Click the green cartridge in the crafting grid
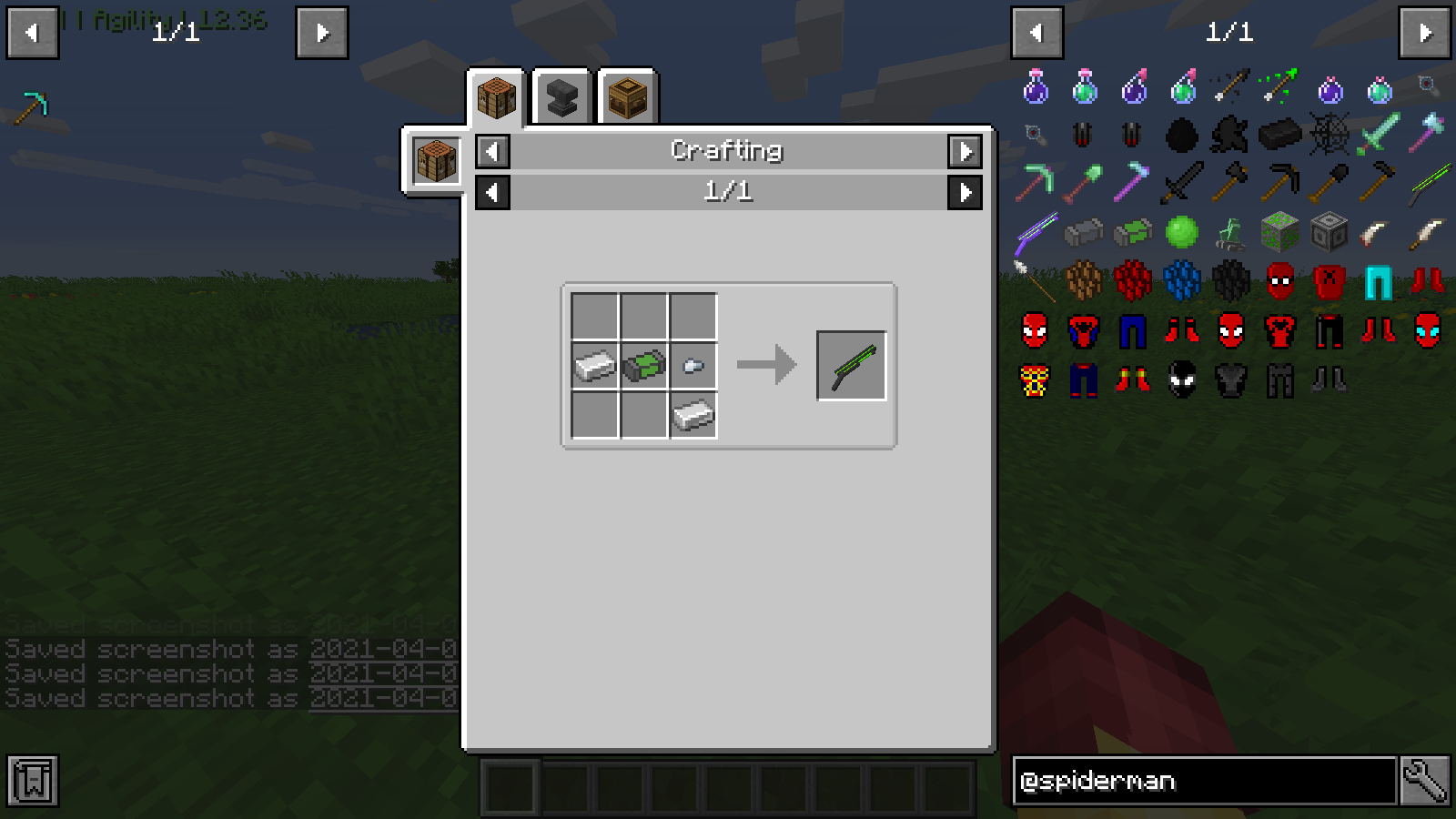 [x=645, y=367]
